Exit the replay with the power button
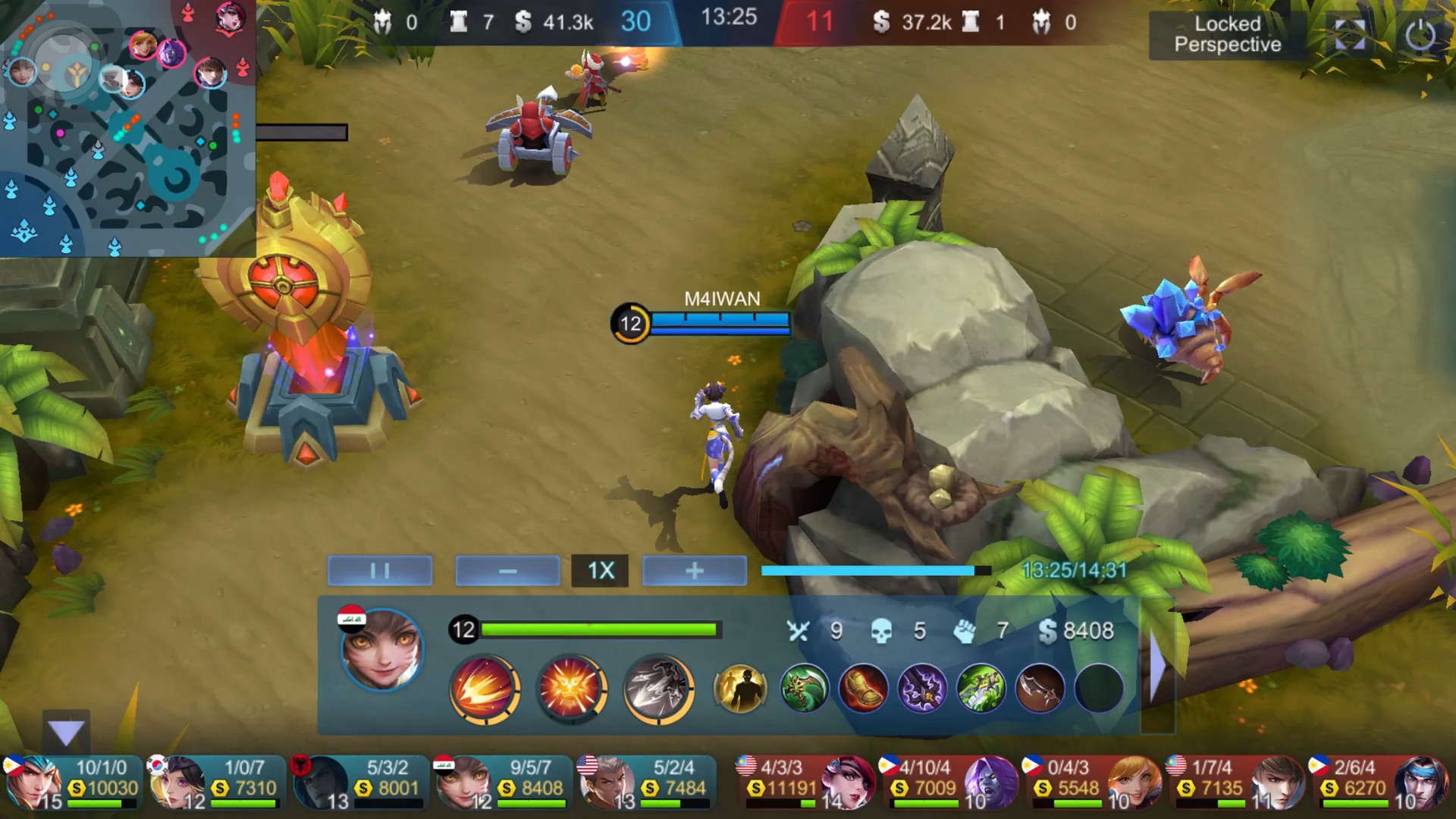This screenshot has height=819, width=1456. 1420,35
